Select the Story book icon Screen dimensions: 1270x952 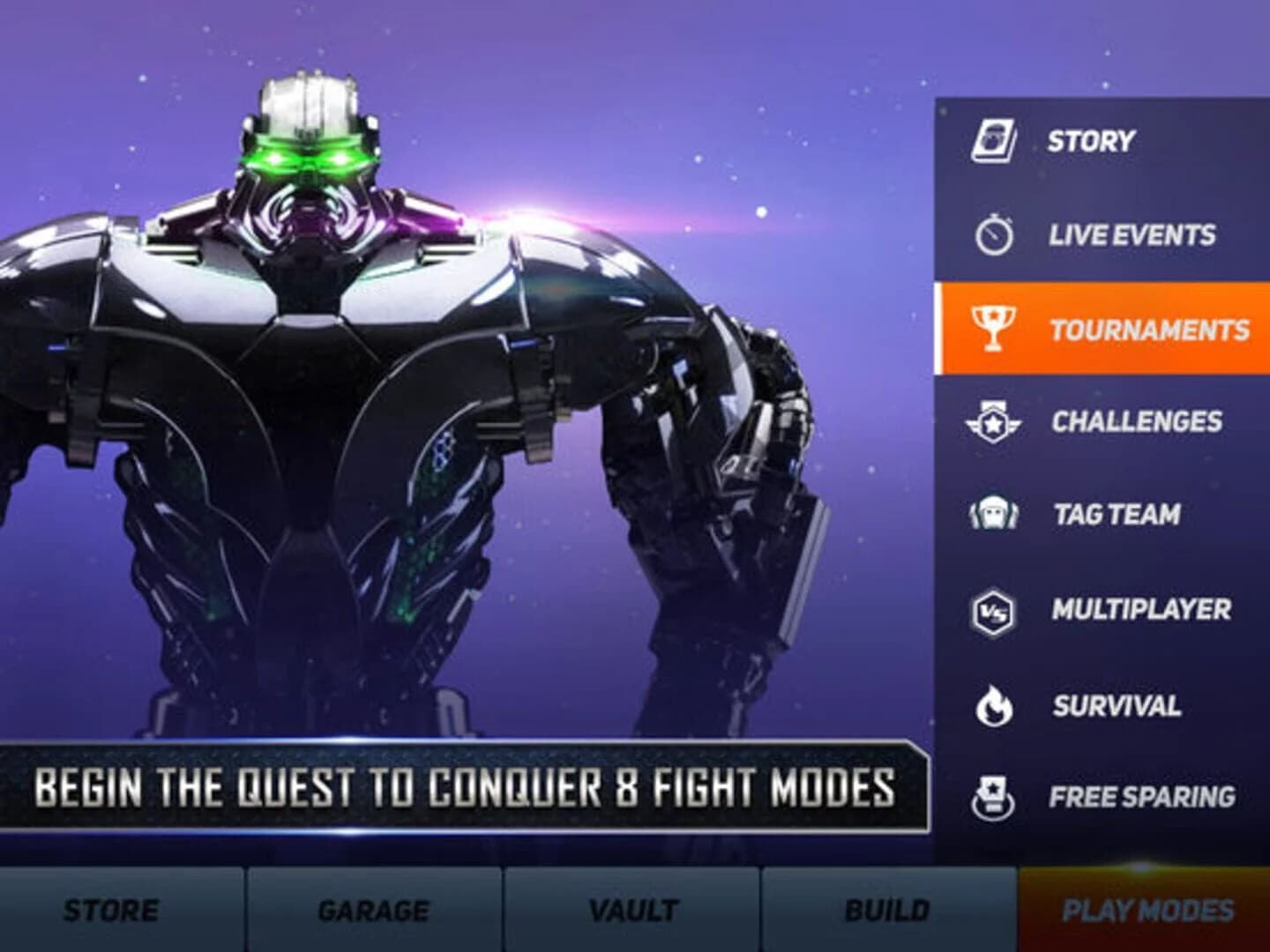coord(995,139)
